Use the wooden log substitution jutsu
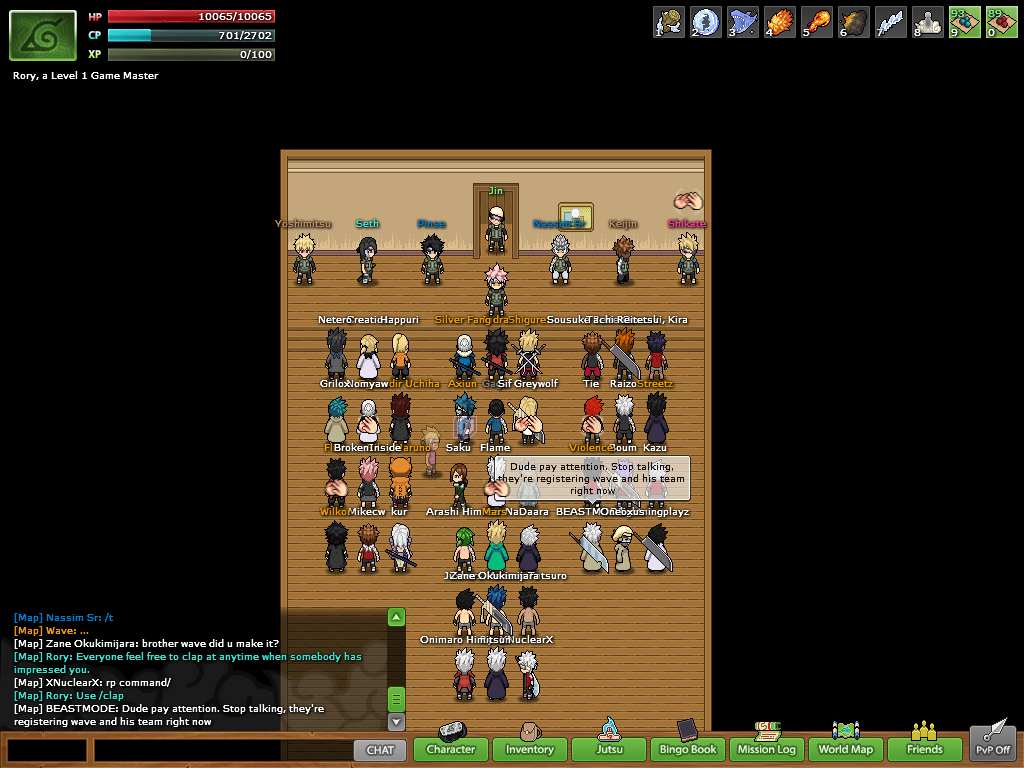 (669, 22)
